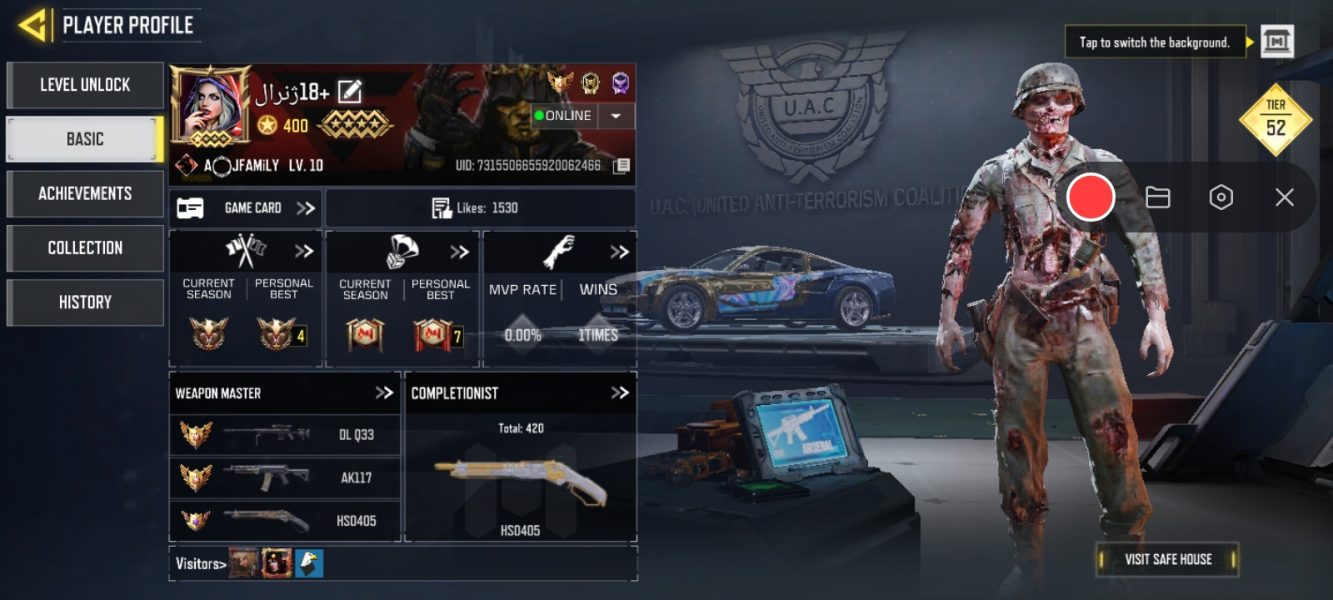
Task: Go back using the yellow arrow button
Action: [x=33, y=25]
